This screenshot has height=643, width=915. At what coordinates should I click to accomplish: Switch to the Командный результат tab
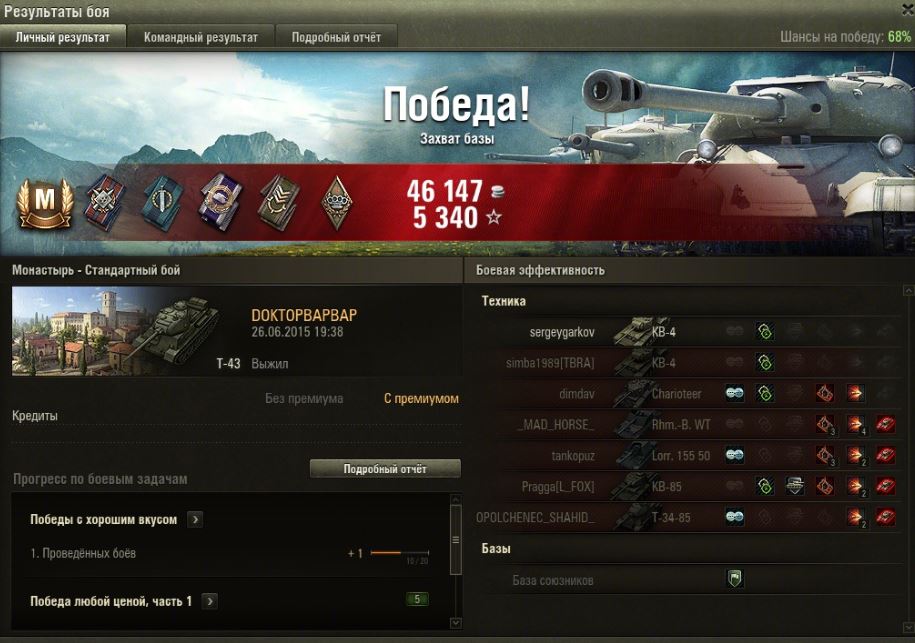tap(200, 37)
